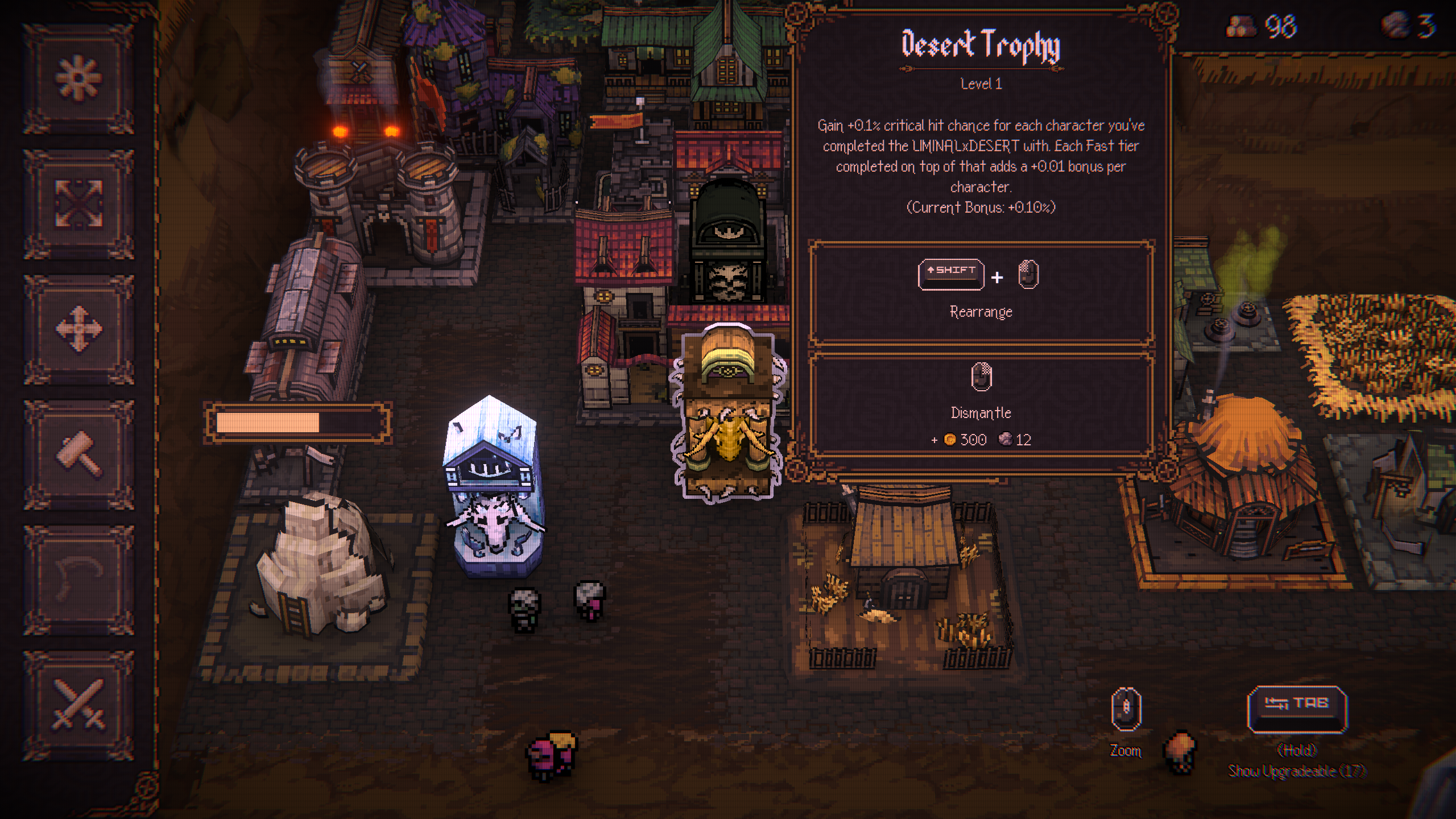Choose the four-way move arrows tool
Image resolution: width=1456 pixels, height=819 pixels.
click(x=78, y=329)
